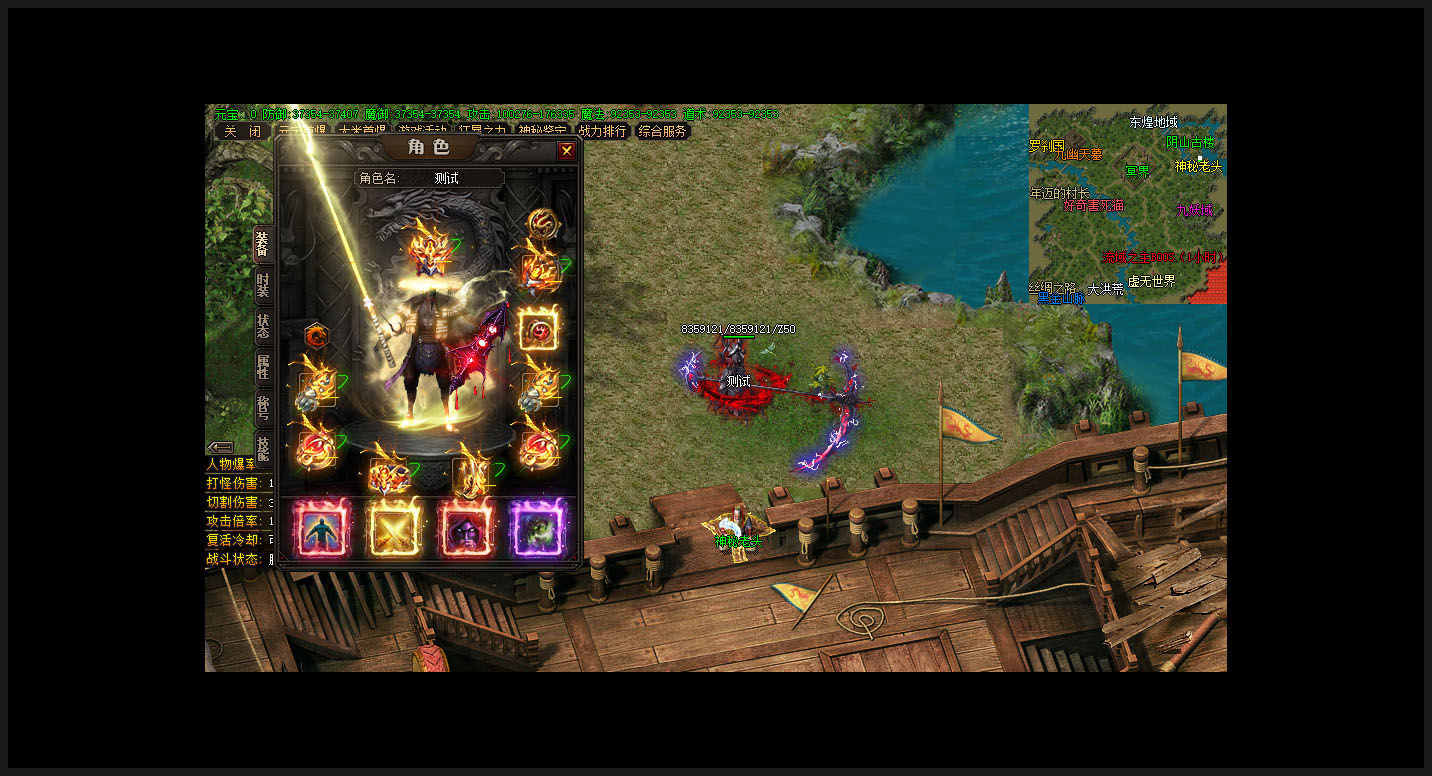
Task: Show the 属性 attributes tab
Action: 262,367
